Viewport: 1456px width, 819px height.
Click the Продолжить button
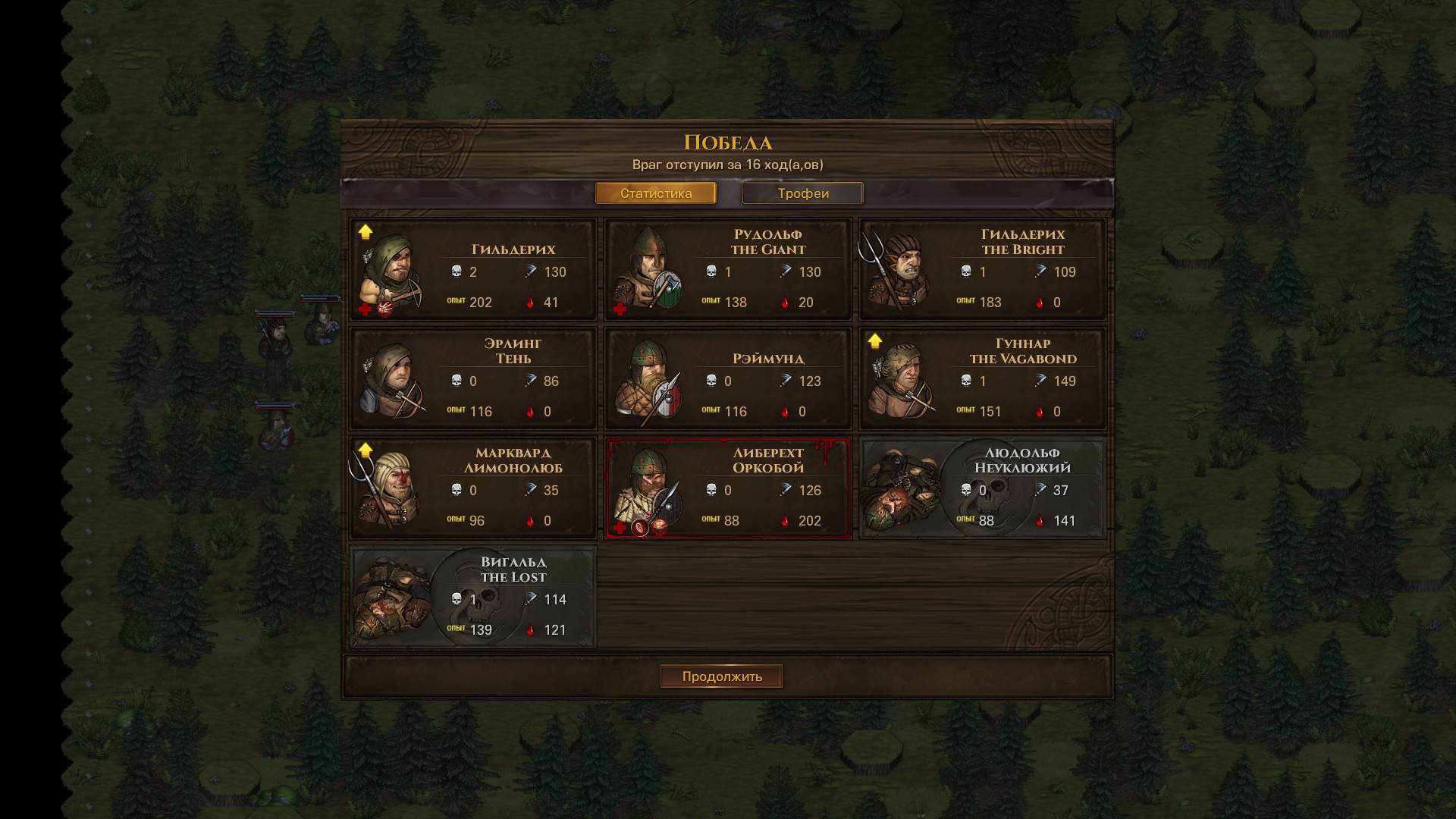click(x=721, y=676)
